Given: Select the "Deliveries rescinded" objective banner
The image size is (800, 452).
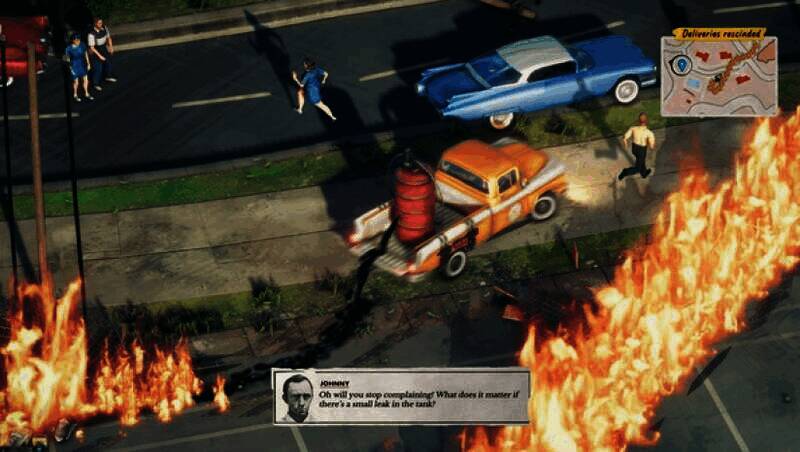Looking at the screenshot, I should coord(719,33).
